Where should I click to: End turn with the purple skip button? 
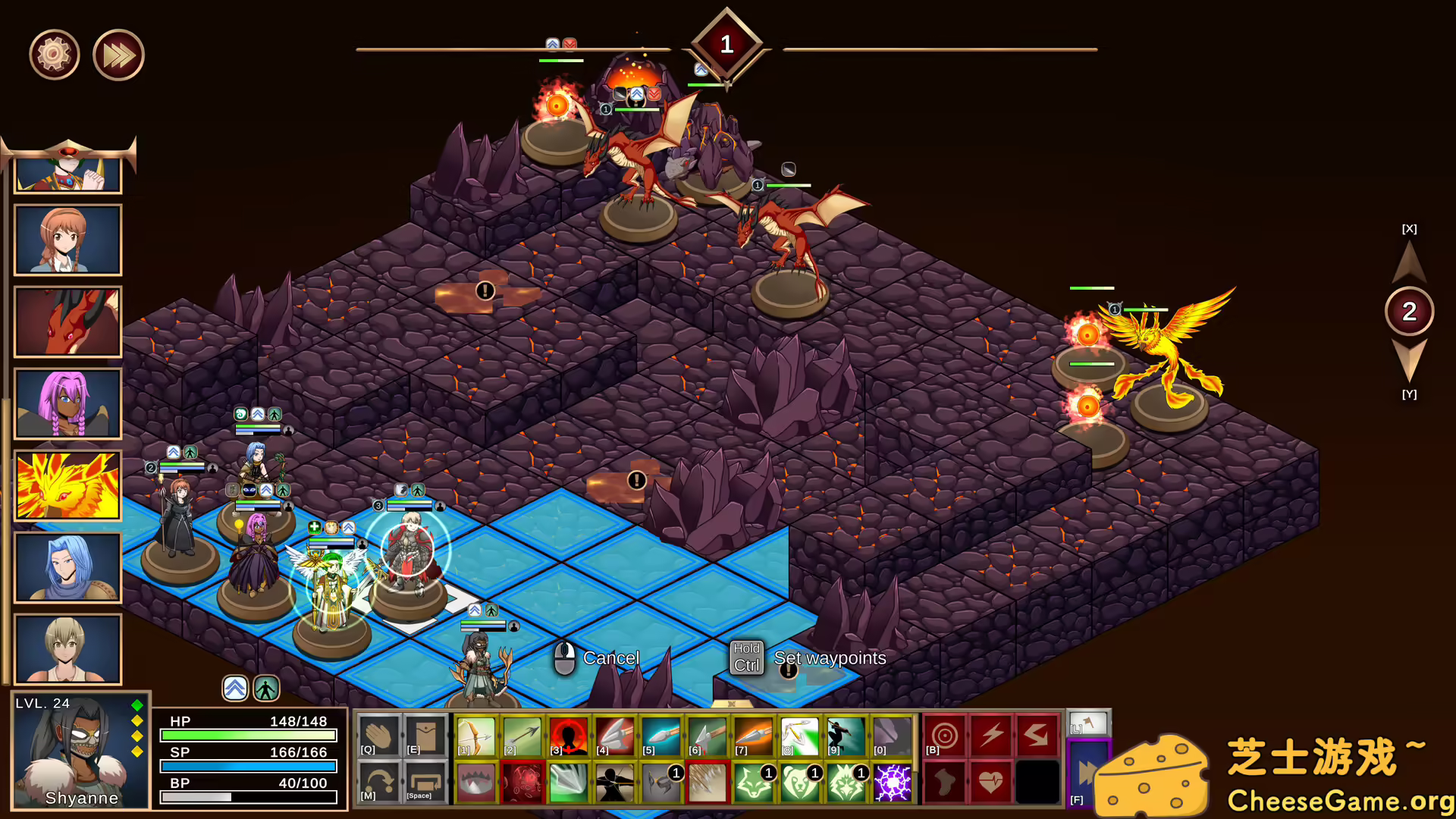[x=1087, y=773]
